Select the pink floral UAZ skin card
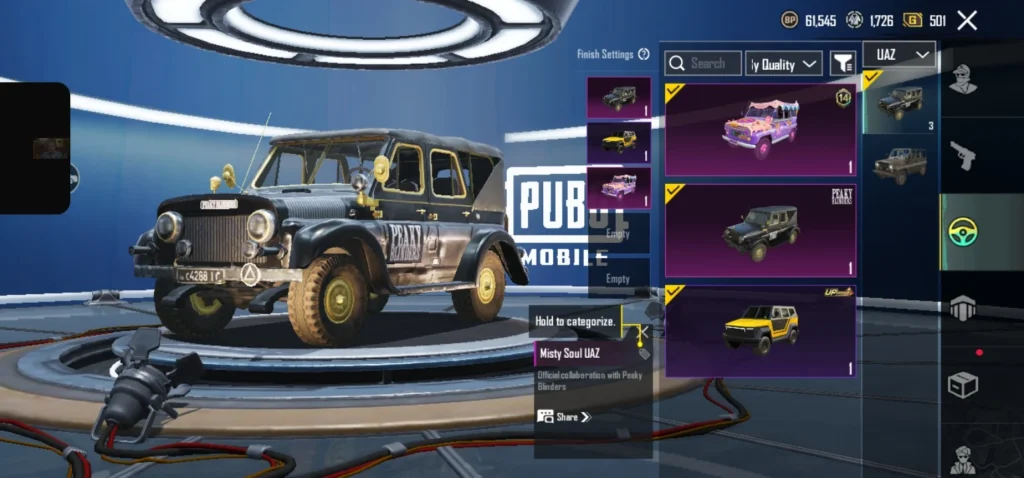The width and height of the screenshot is (1024, 478). pyautogui.click(x=760, y=130)
